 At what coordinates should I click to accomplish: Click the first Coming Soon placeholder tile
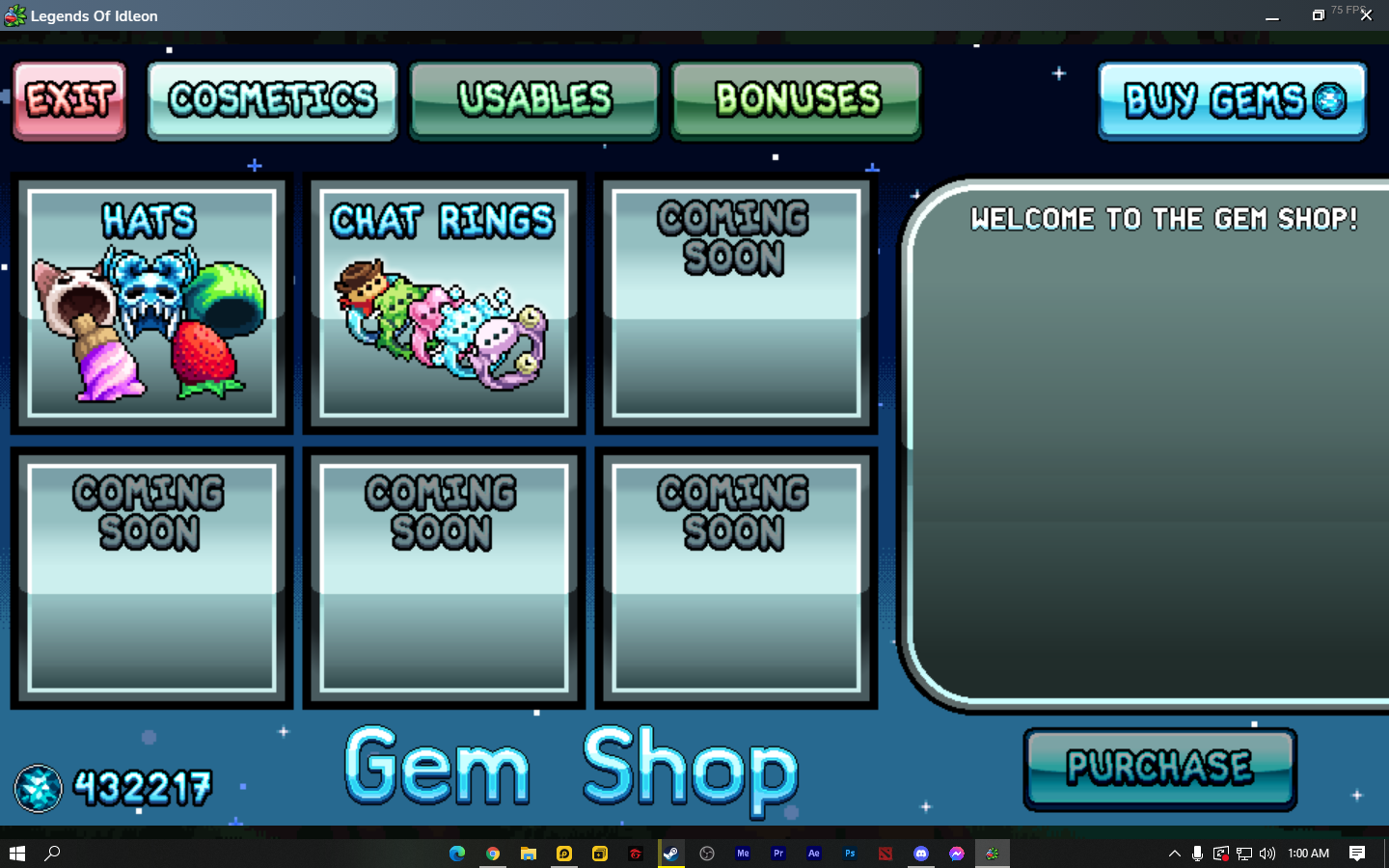coord(734,302)
